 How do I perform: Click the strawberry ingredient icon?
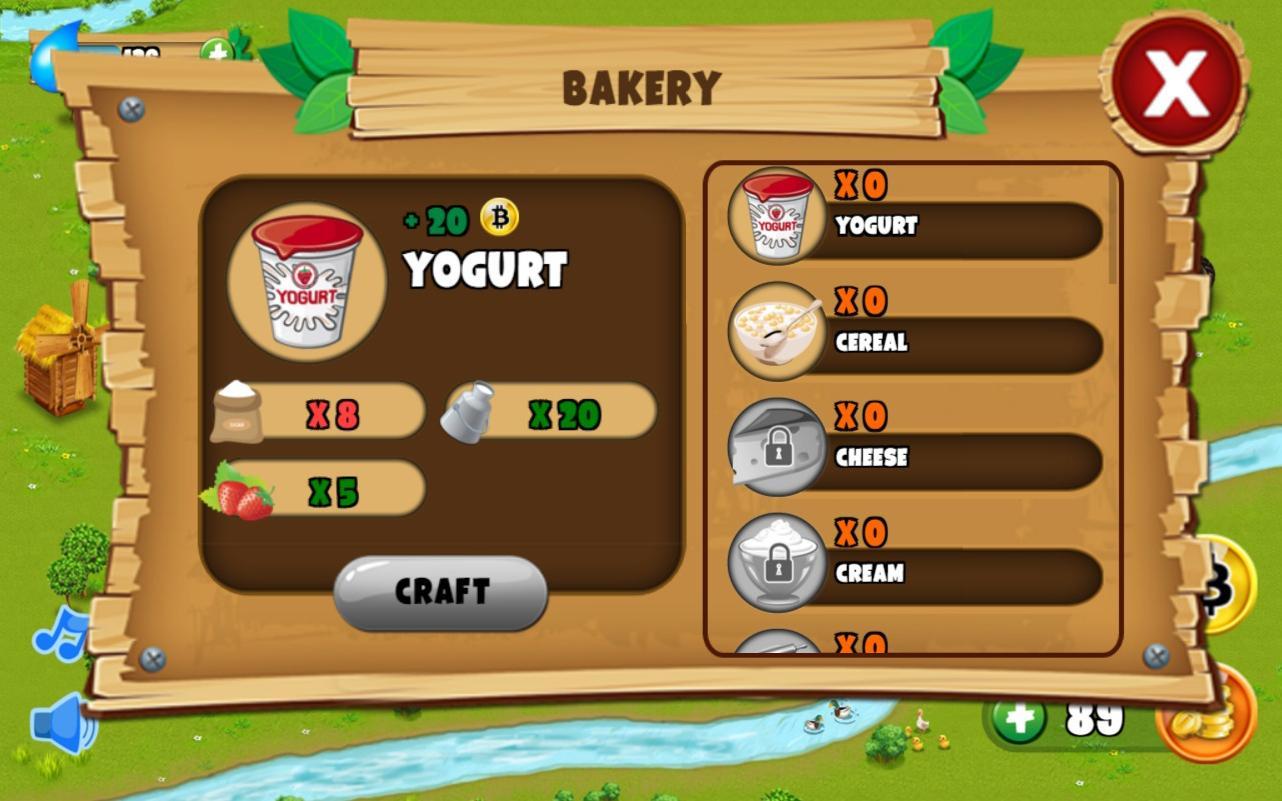(244, 487)
